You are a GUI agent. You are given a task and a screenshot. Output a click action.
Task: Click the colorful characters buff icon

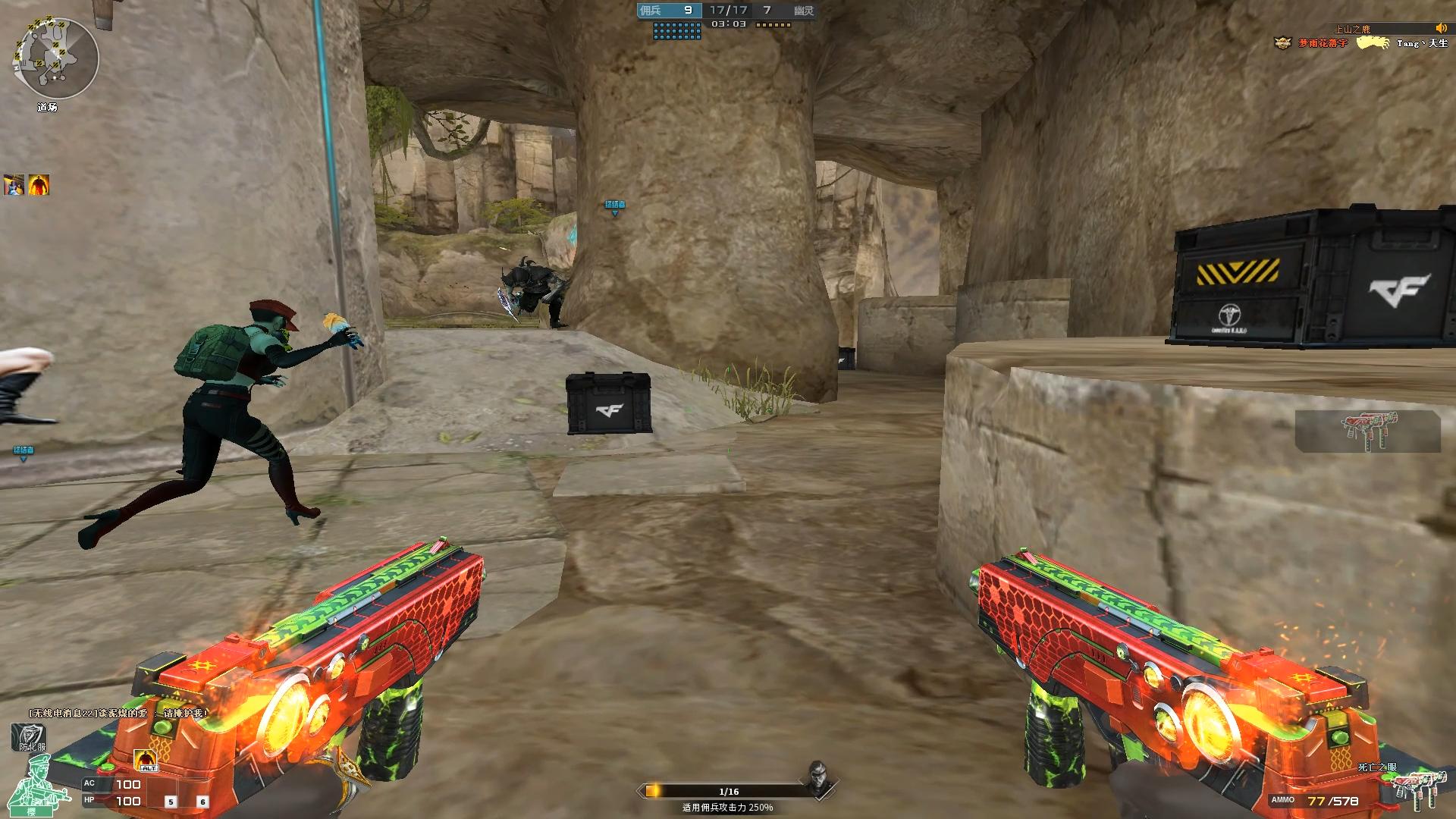point(14,184)
